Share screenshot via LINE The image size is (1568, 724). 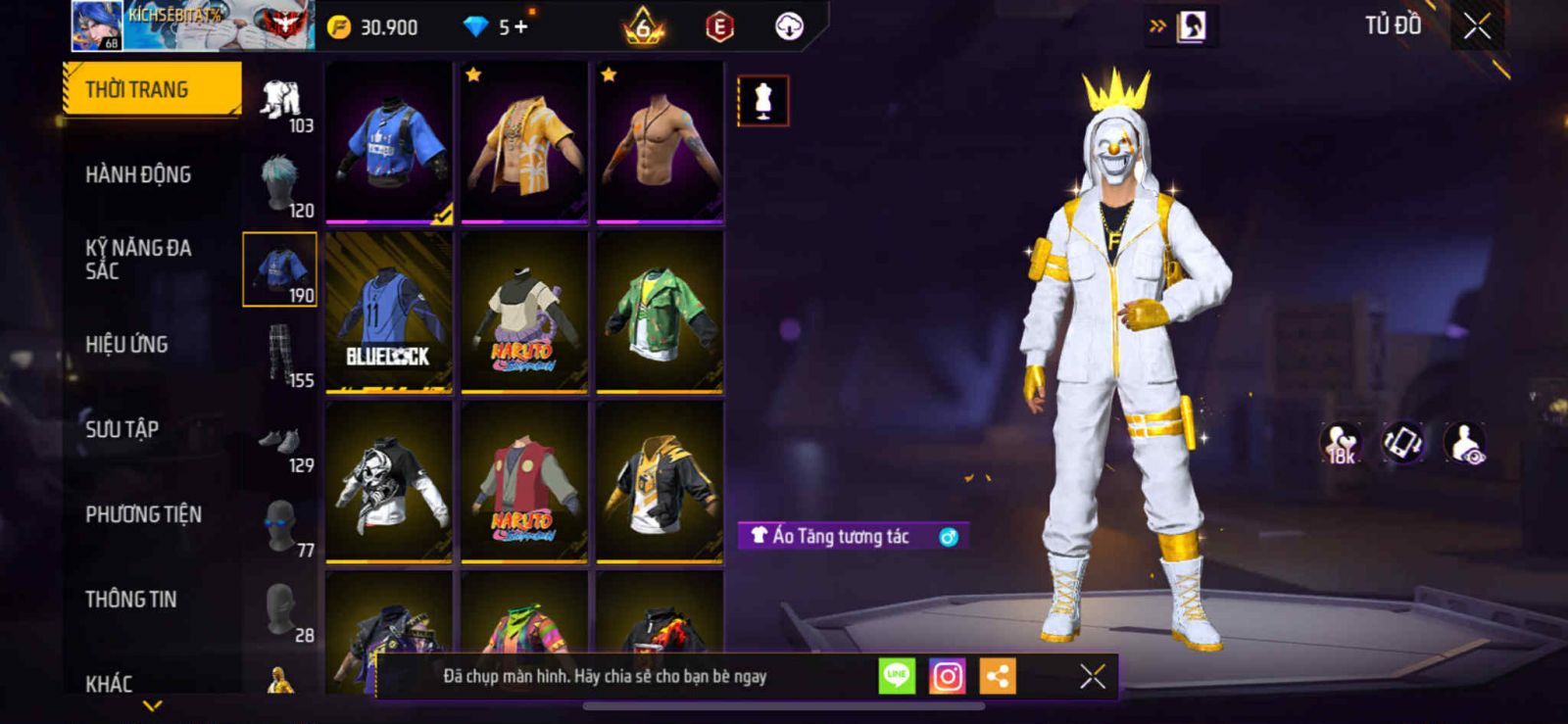click(897, 676)
